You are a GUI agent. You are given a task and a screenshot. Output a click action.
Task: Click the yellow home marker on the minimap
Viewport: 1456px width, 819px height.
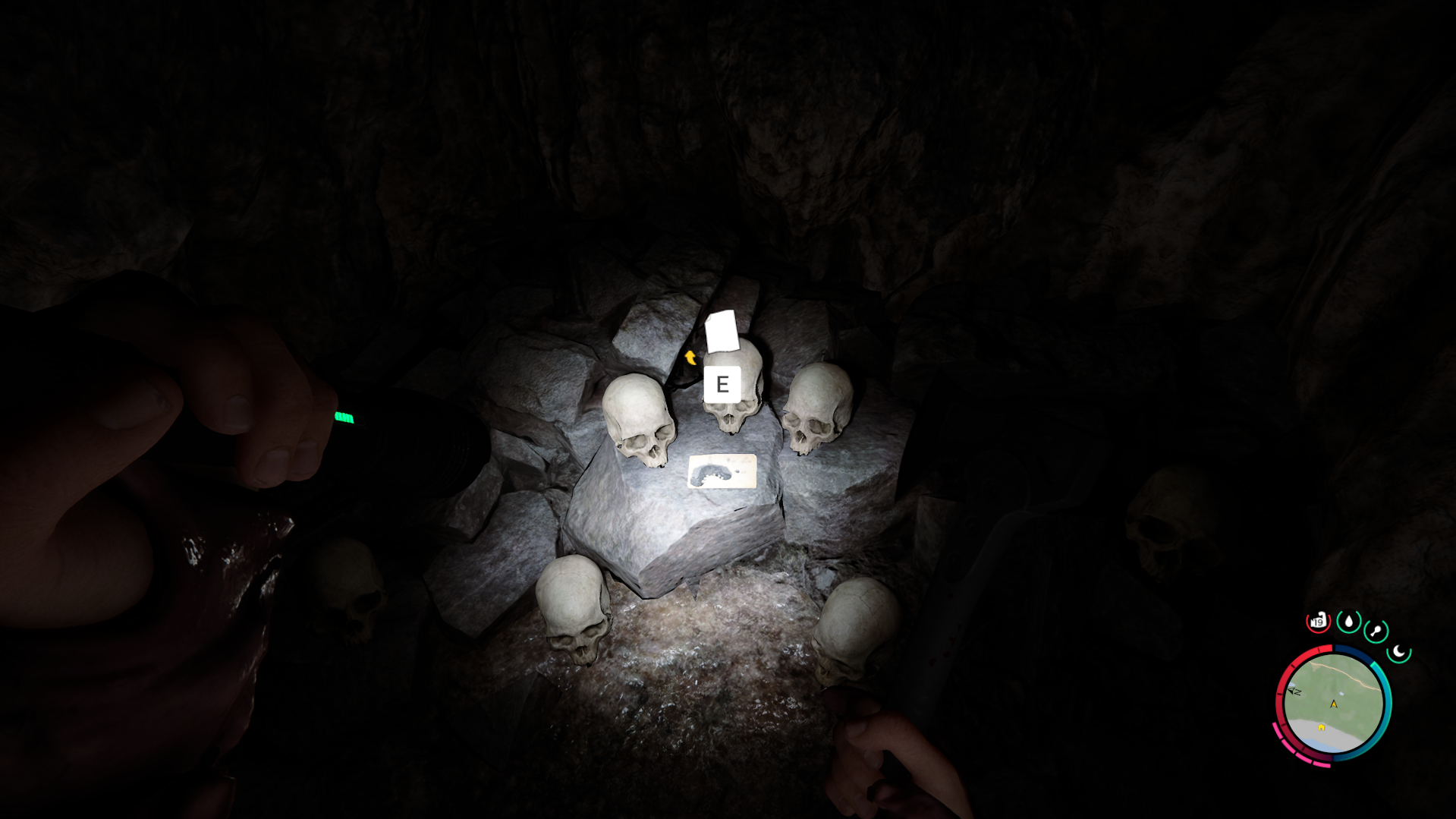coord(1321,728)
